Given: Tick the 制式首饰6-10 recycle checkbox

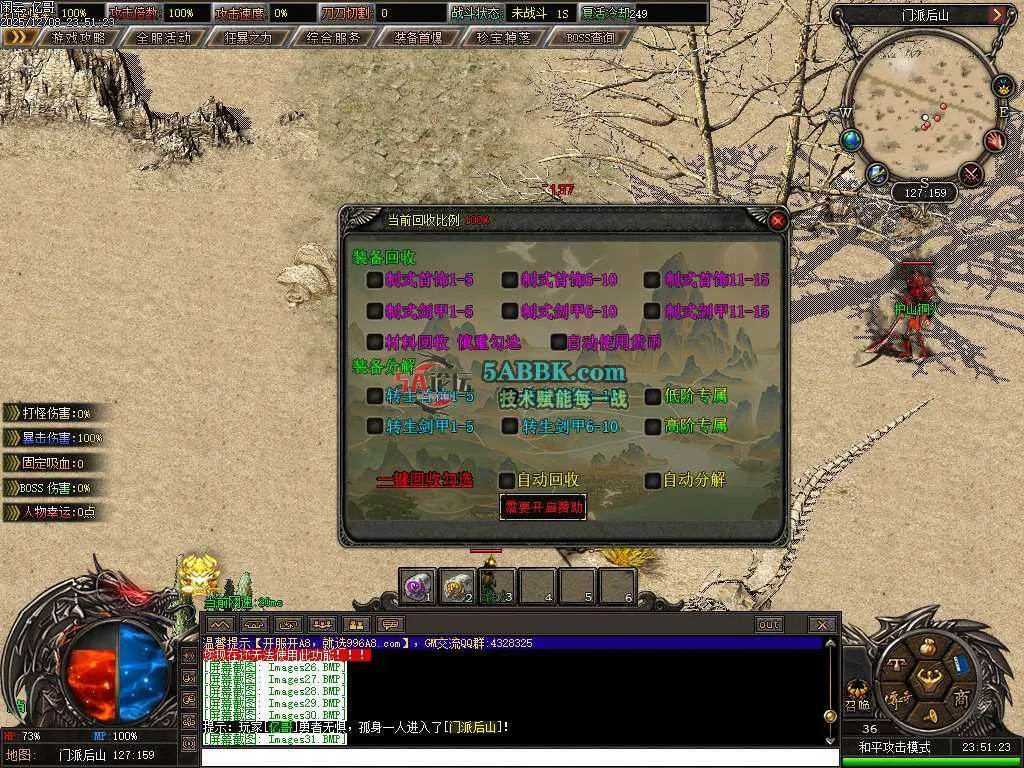Looking at the screenshot, I should point(510,280).
